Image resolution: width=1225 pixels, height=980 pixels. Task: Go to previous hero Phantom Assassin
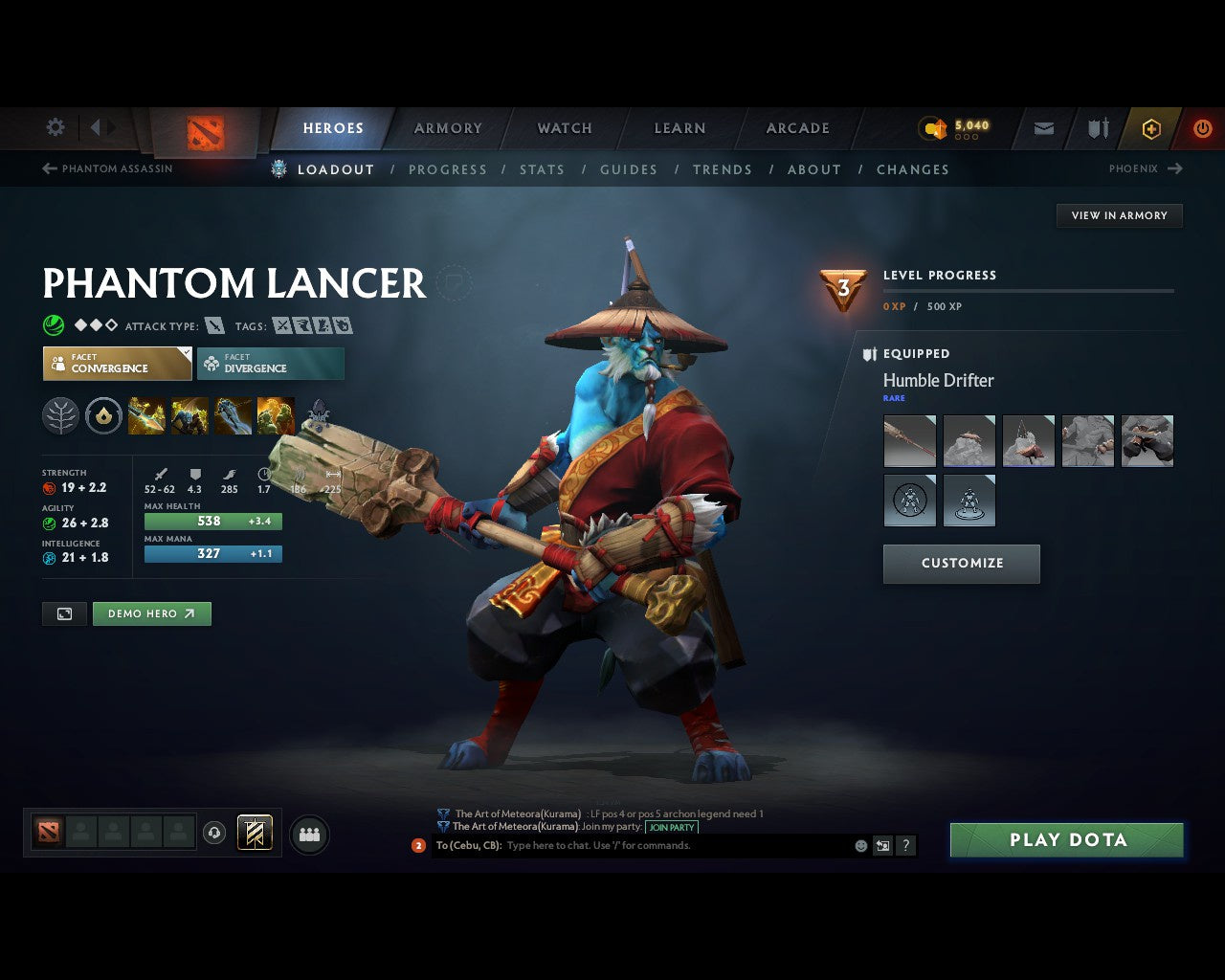[107, 168]
